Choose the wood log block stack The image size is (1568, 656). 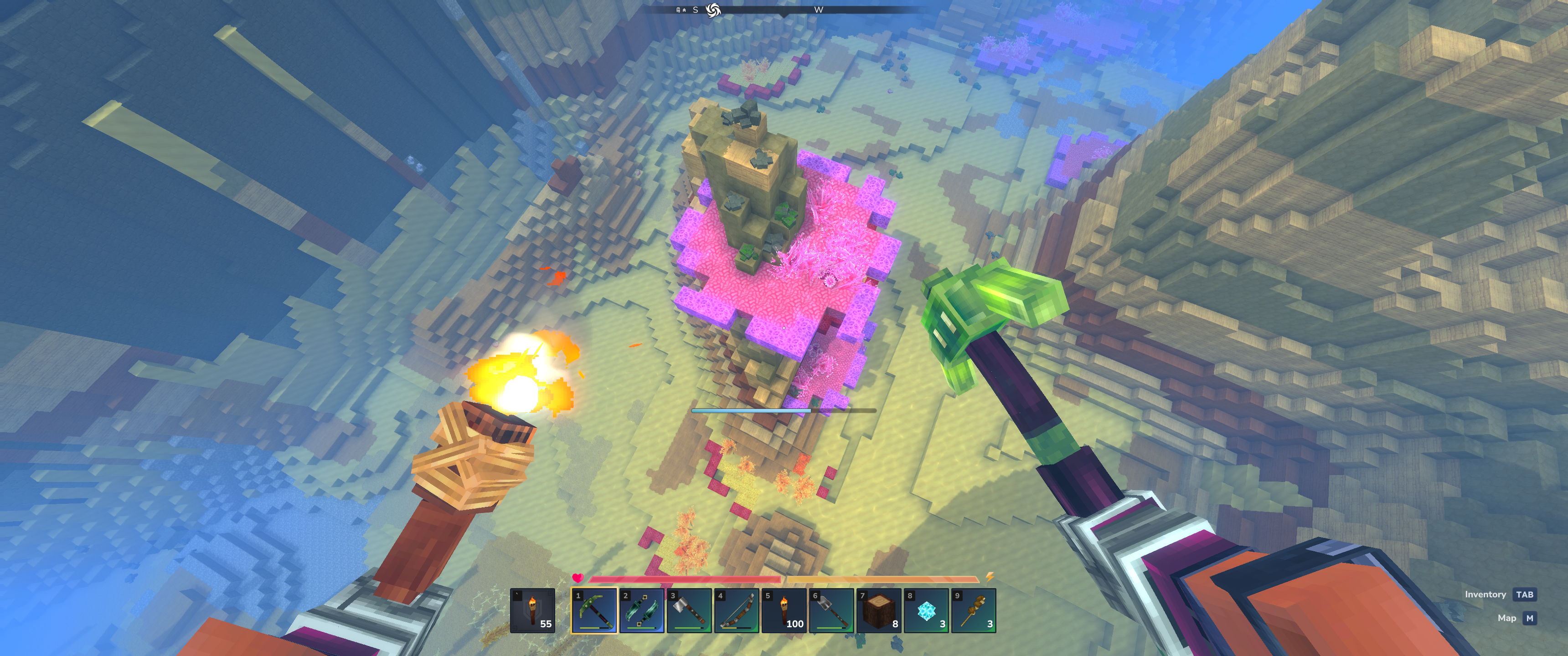pos(878,610)
